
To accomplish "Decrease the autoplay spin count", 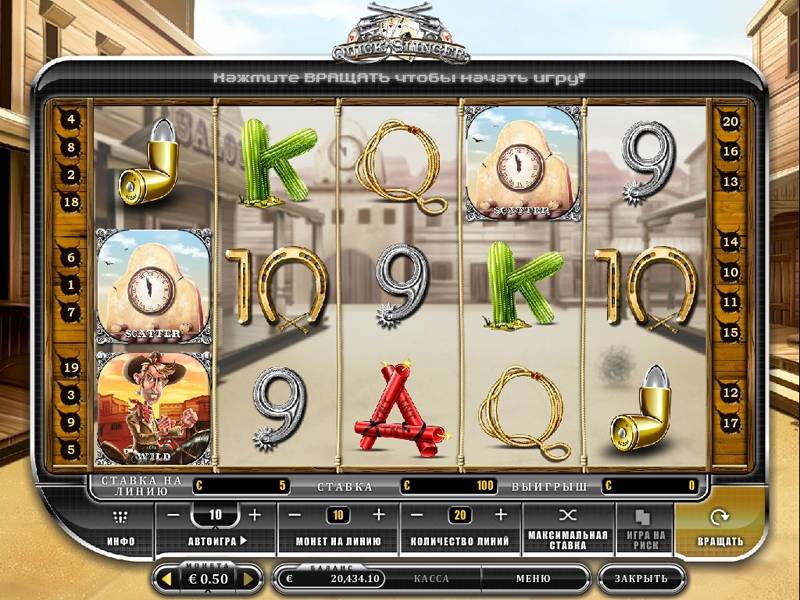I will point(174,515).
